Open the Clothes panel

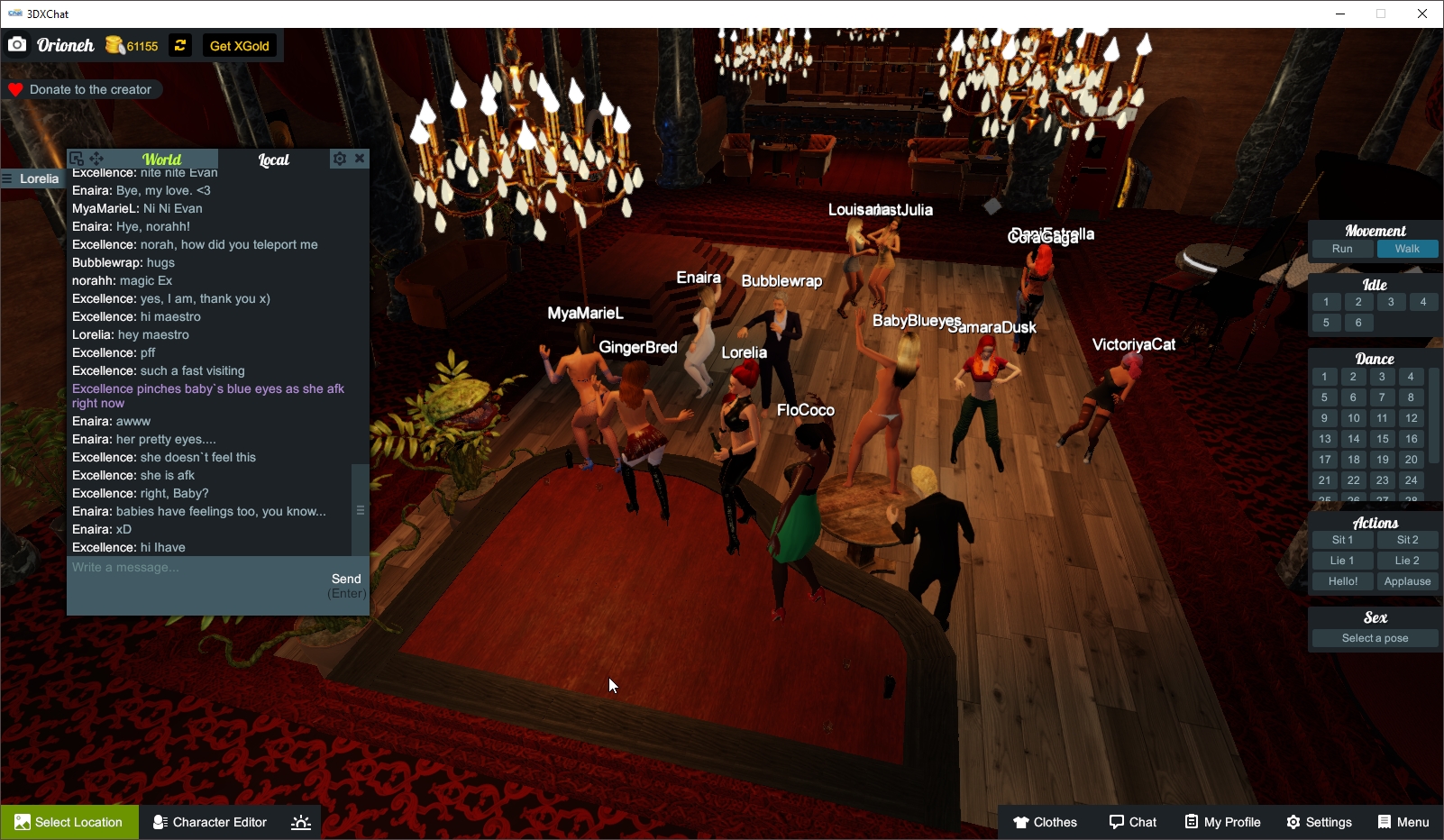tap(1046, 821)
